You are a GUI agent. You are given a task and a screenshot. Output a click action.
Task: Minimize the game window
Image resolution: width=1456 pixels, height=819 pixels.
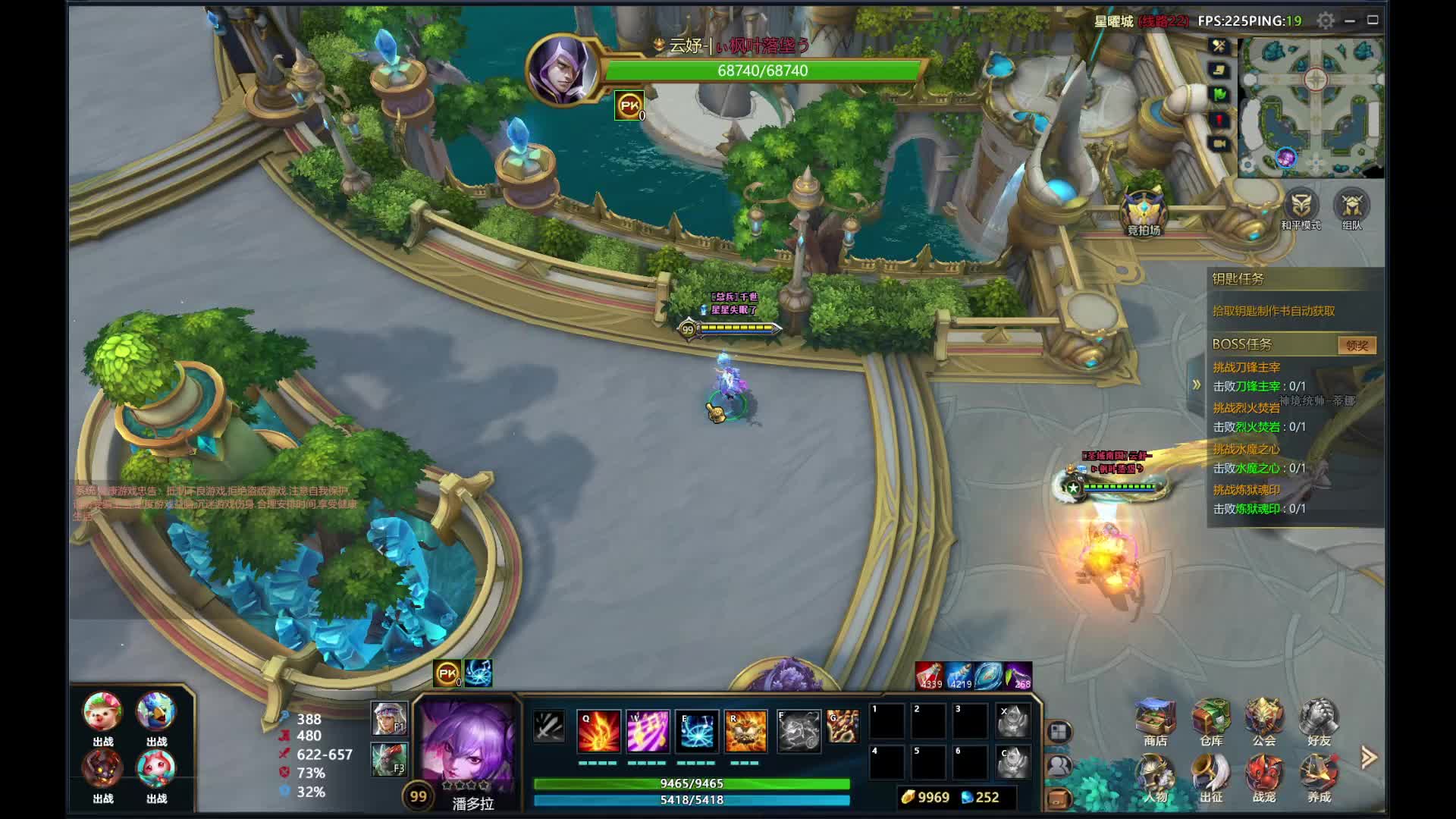1350,21
